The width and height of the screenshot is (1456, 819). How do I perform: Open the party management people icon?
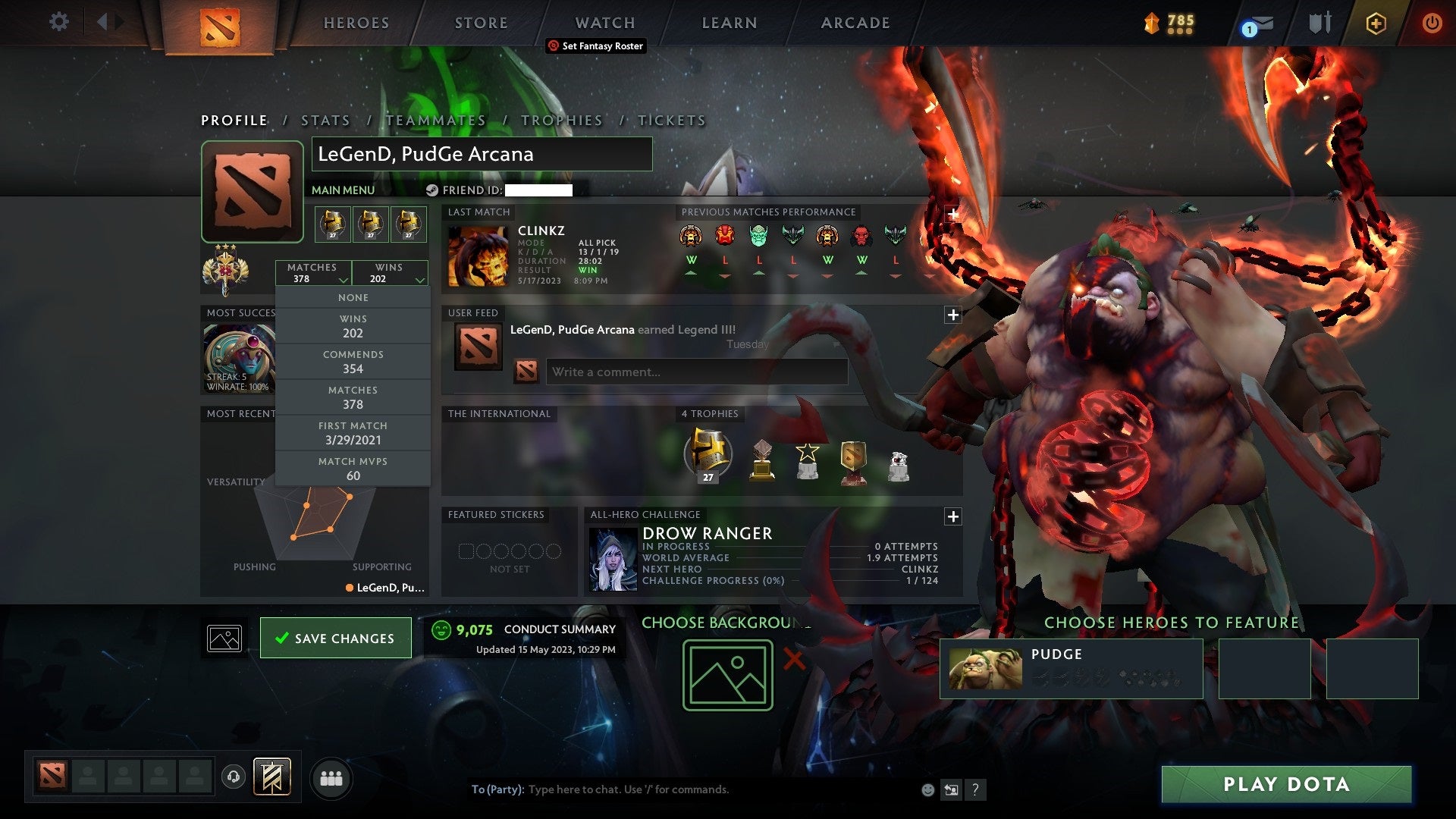pyautogui.click(x=331, y=778)
